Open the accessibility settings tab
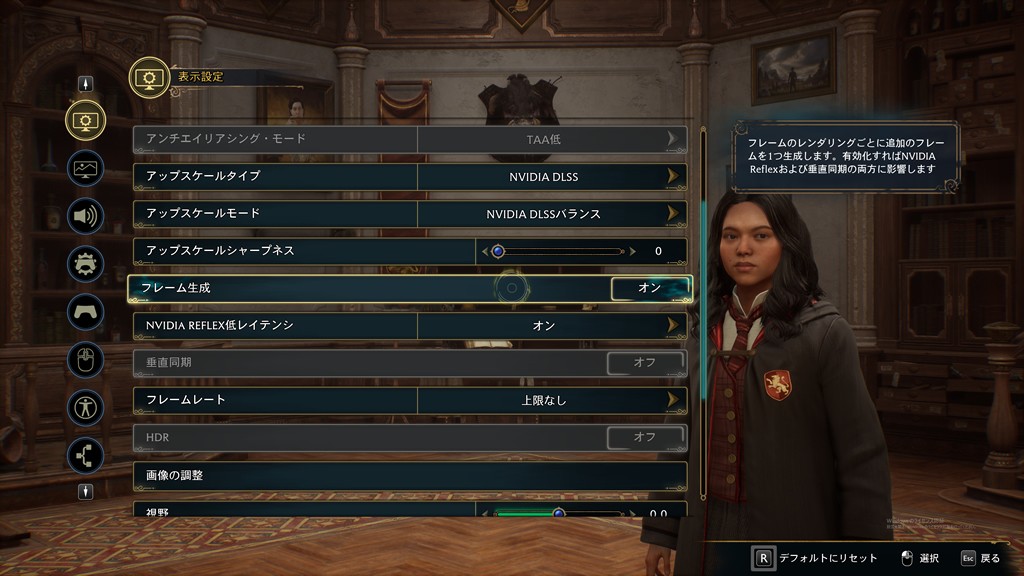 point(86,407)
